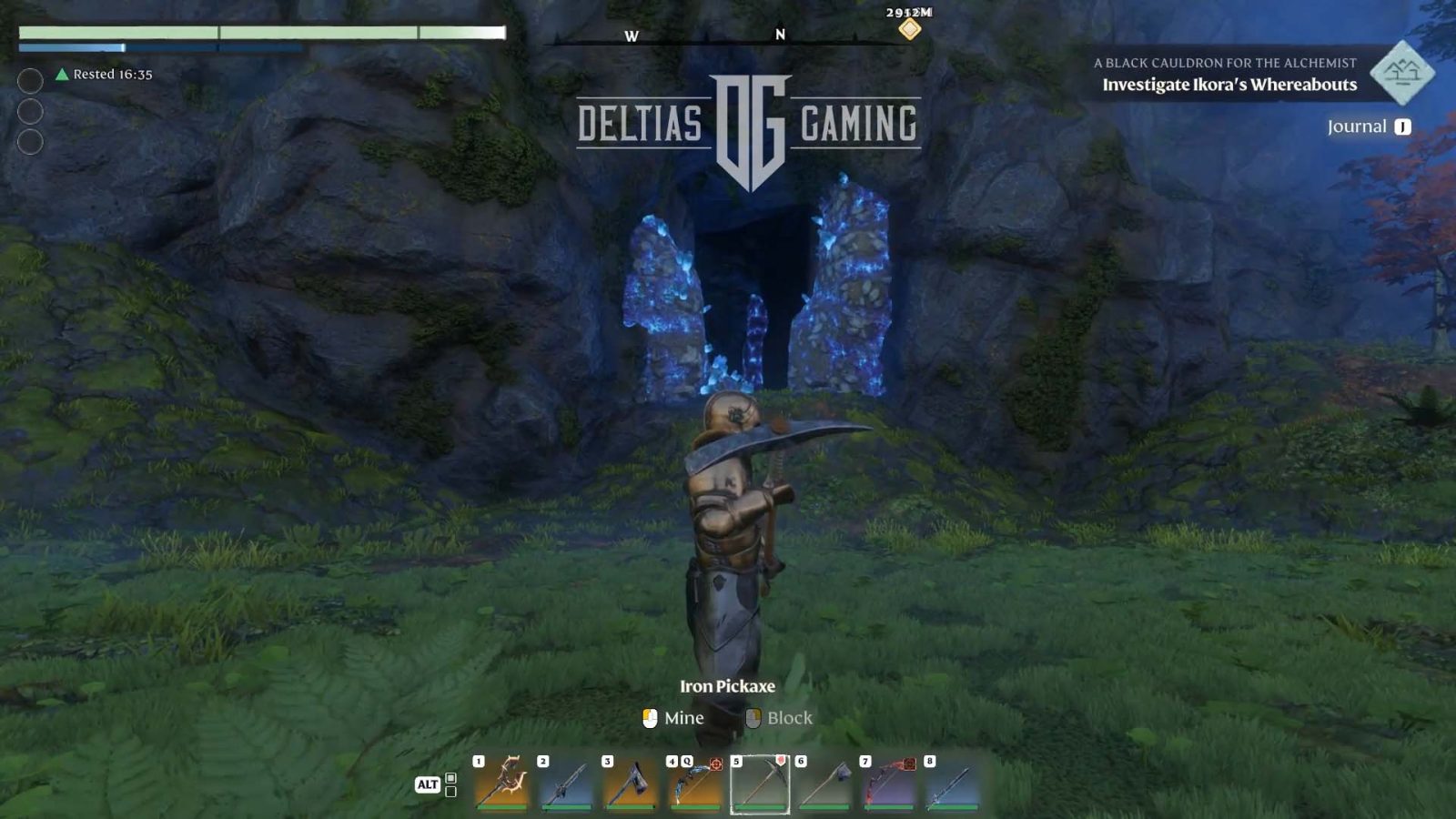
Task: Select the blue bow in slot 4
Action: coord(695,784)
